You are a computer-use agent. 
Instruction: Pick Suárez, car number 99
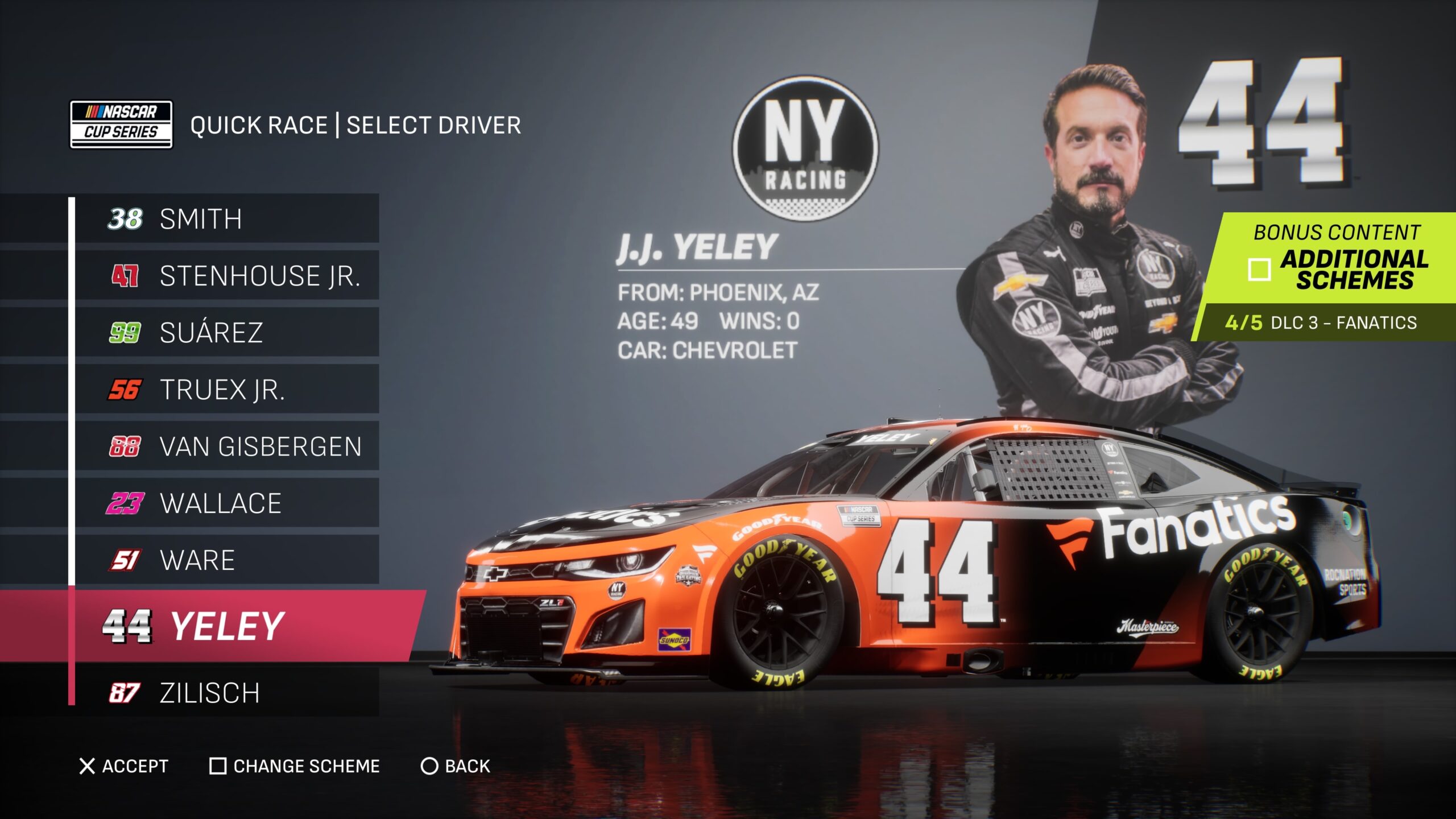(226, 333)
